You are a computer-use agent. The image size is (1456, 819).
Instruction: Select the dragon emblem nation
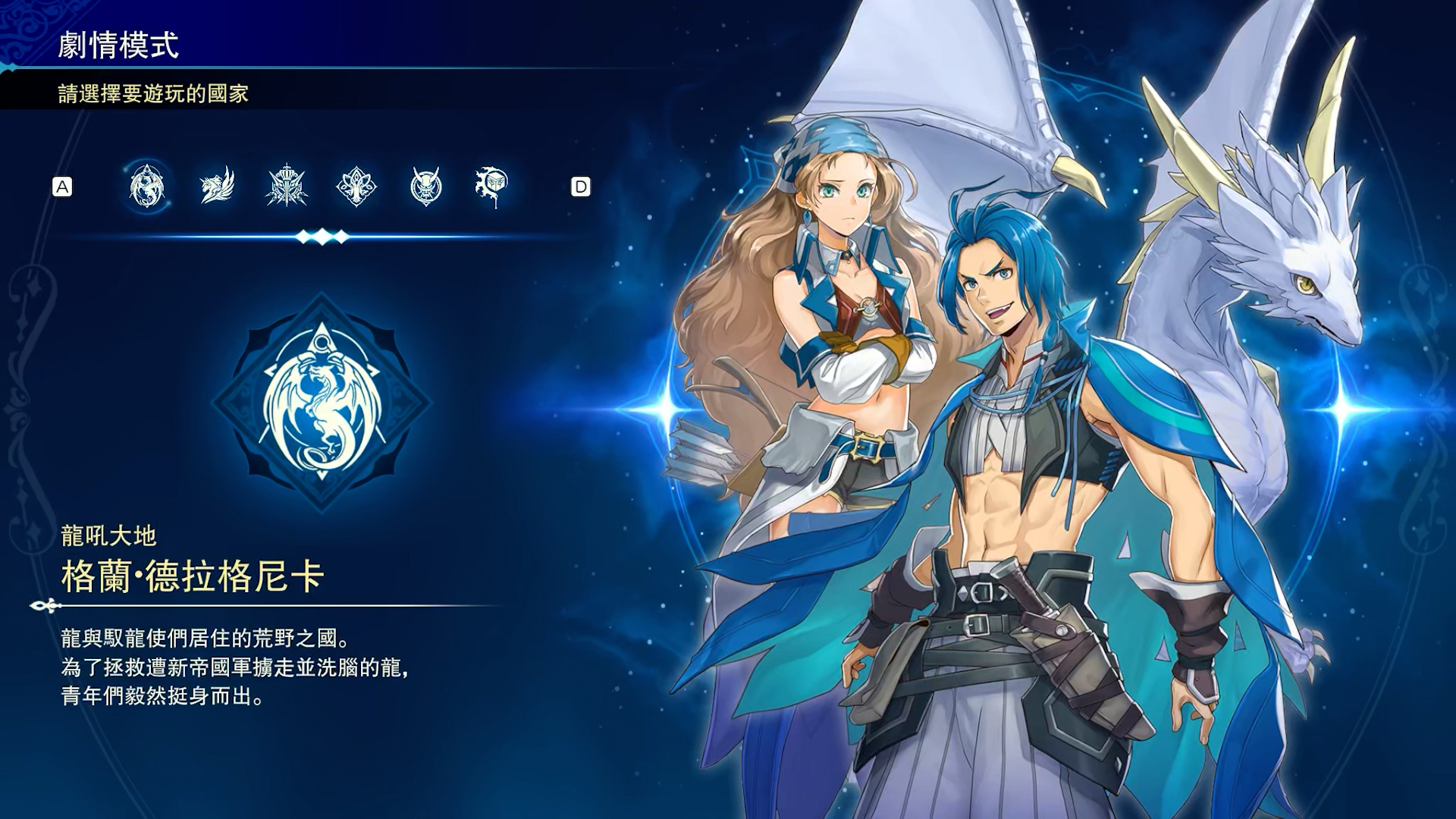point(146,187)
